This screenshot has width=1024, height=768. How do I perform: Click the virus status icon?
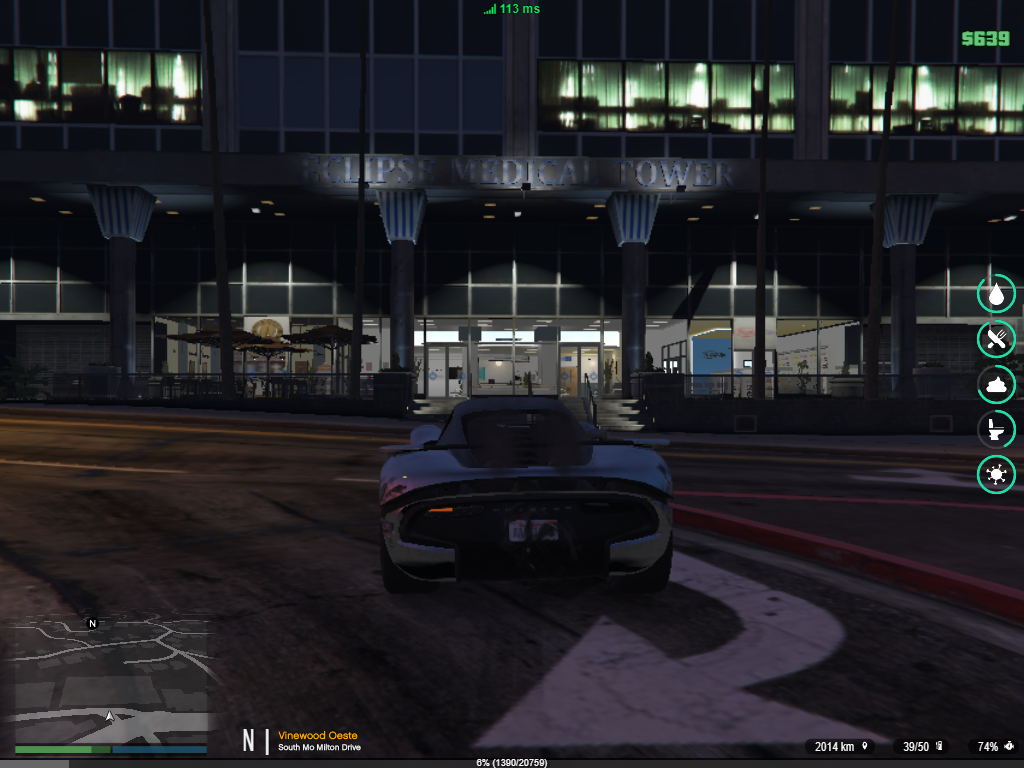pos(996,475)
